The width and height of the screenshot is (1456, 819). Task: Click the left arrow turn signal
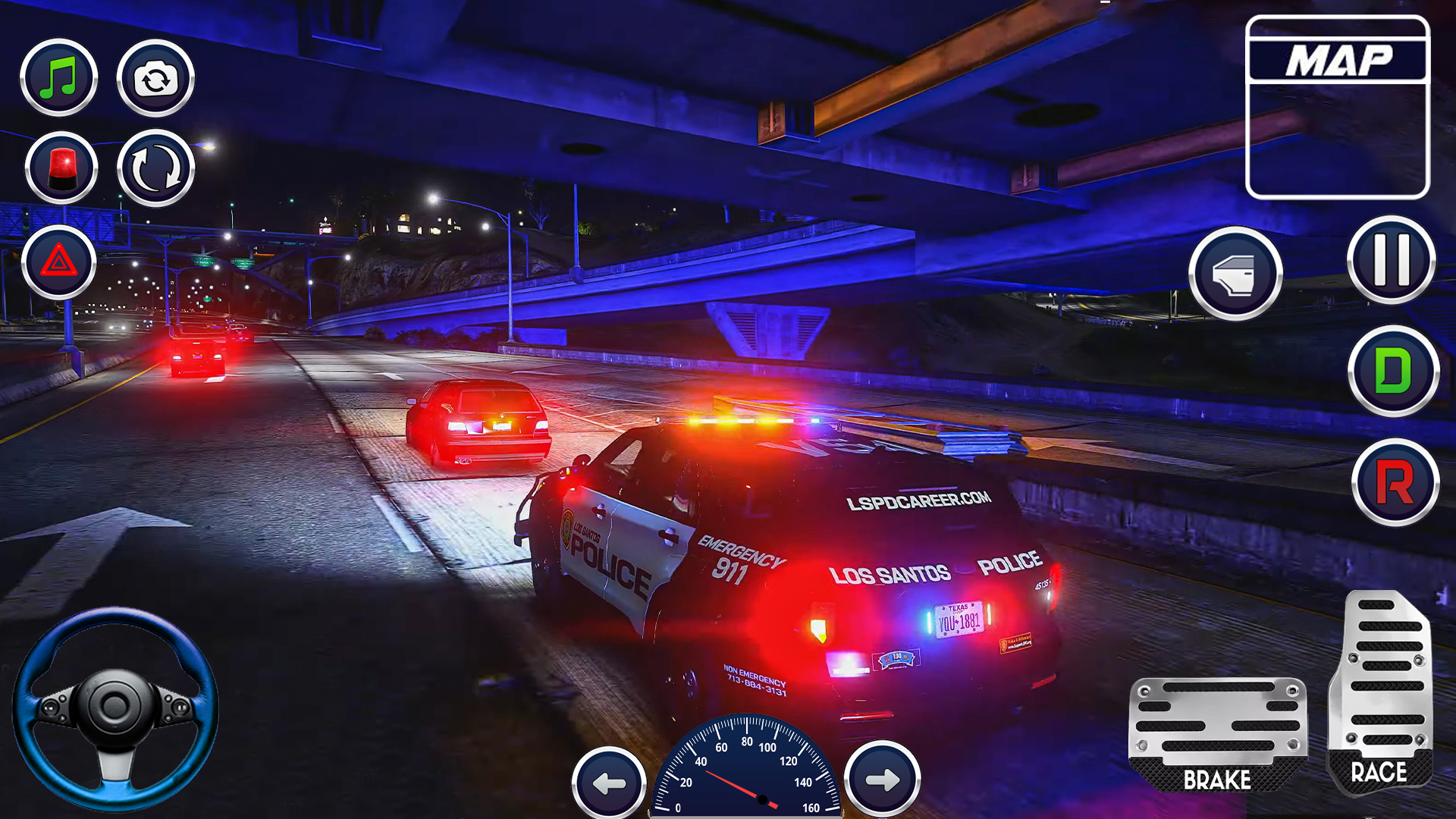coord(609,782)
